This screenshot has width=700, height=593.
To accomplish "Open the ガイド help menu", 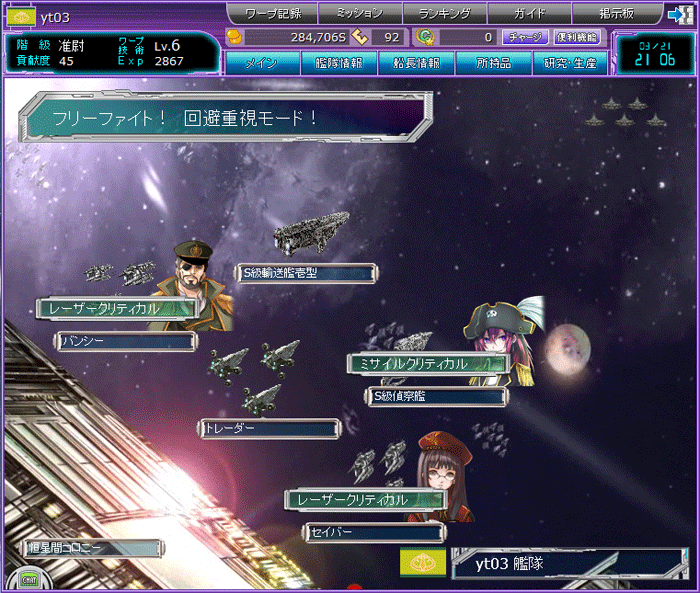I will point(530,13).
